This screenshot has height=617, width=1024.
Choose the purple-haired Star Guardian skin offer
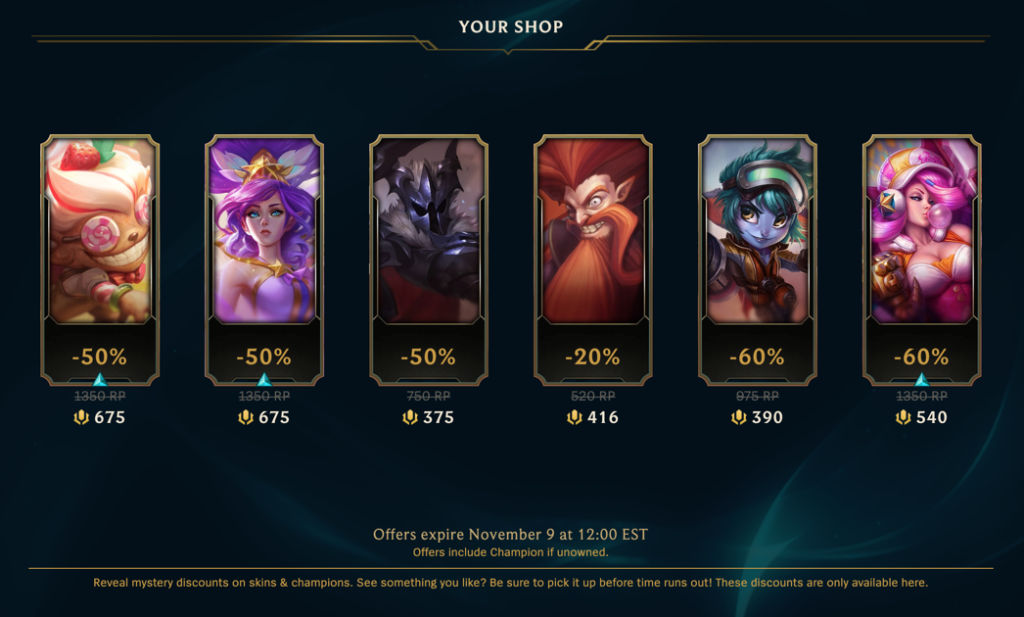(x=263, y=232)
